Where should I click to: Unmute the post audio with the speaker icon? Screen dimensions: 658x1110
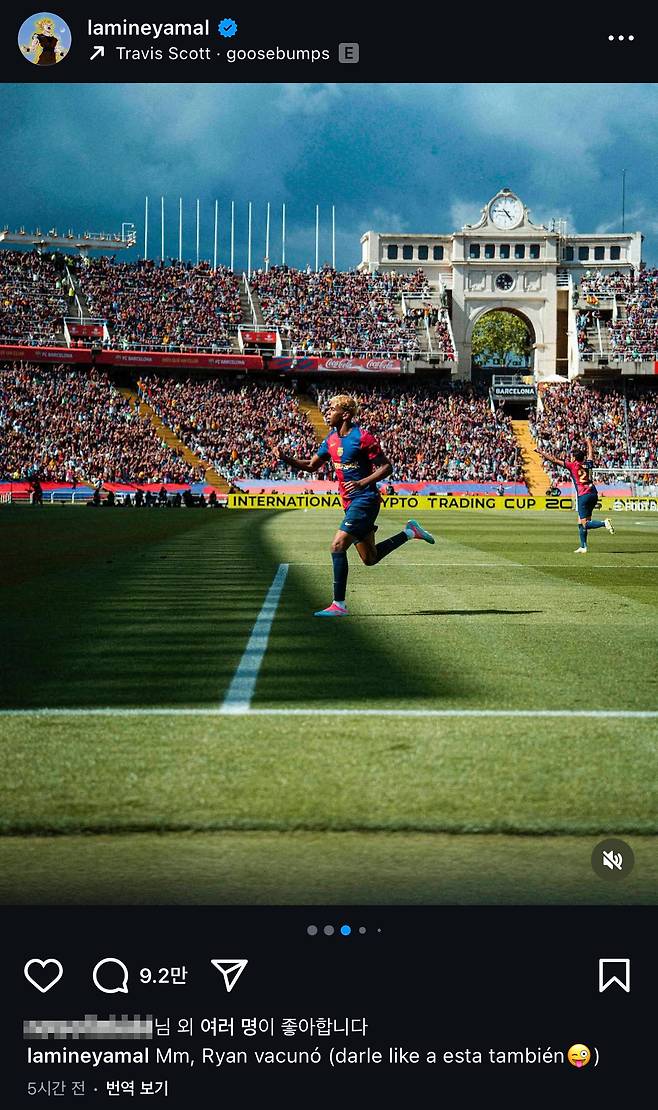612,860
